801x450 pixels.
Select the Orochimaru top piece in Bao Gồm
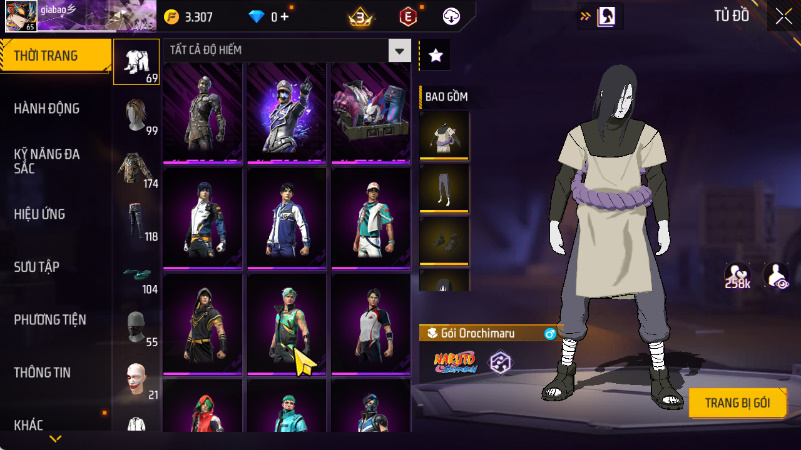pos(443,134)
